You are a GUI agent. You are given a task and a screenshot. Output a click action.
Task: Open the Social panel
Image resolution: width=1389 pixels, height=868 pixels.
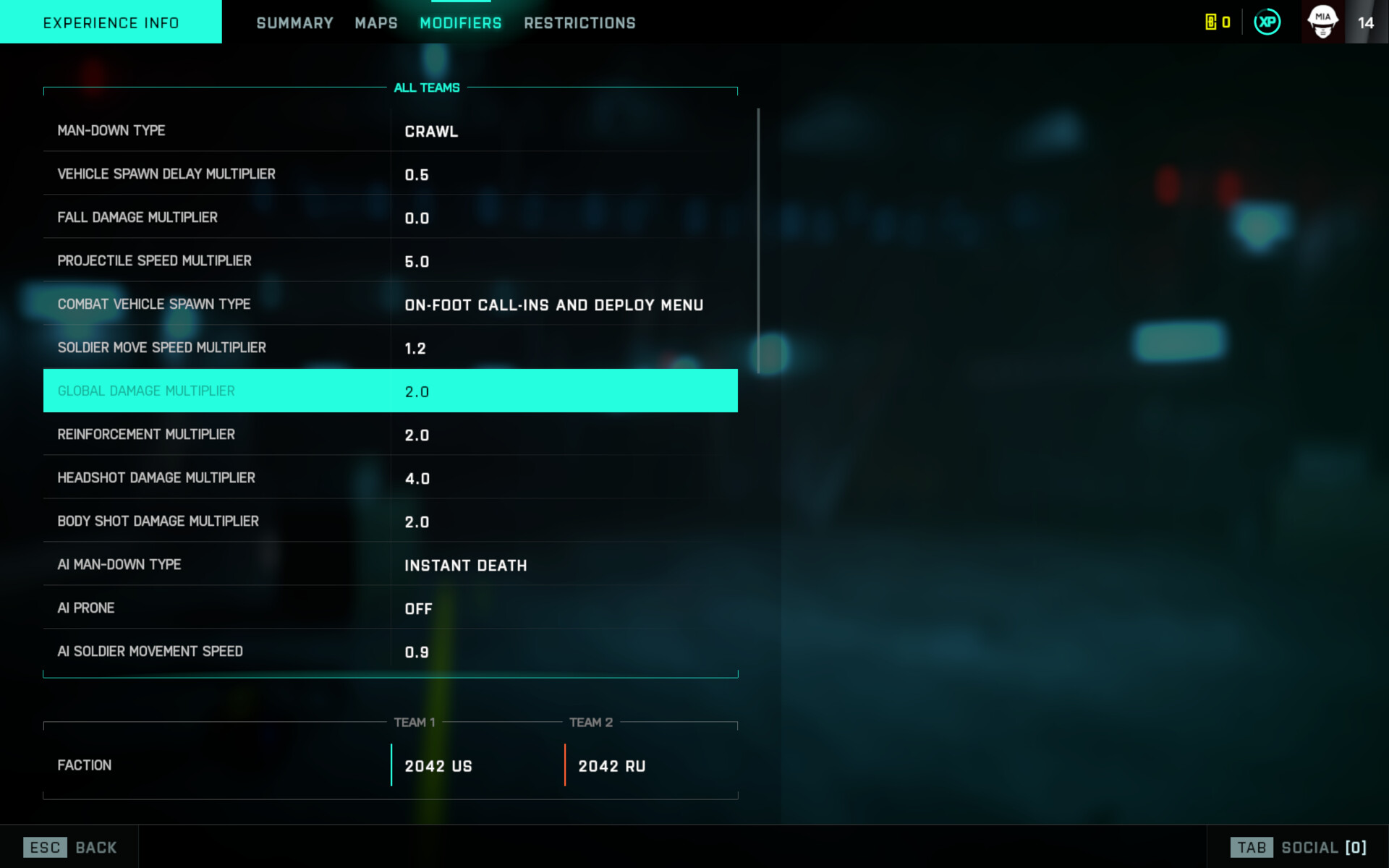[x=1299, y=847]
